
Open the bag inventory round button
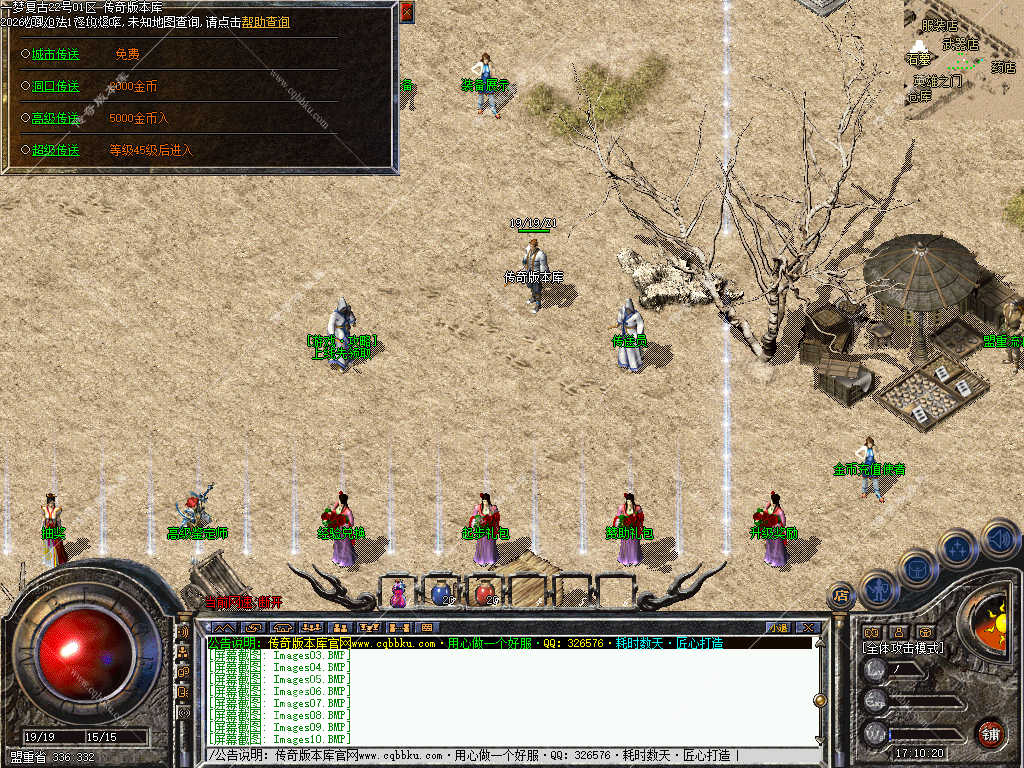coord(917,568)
